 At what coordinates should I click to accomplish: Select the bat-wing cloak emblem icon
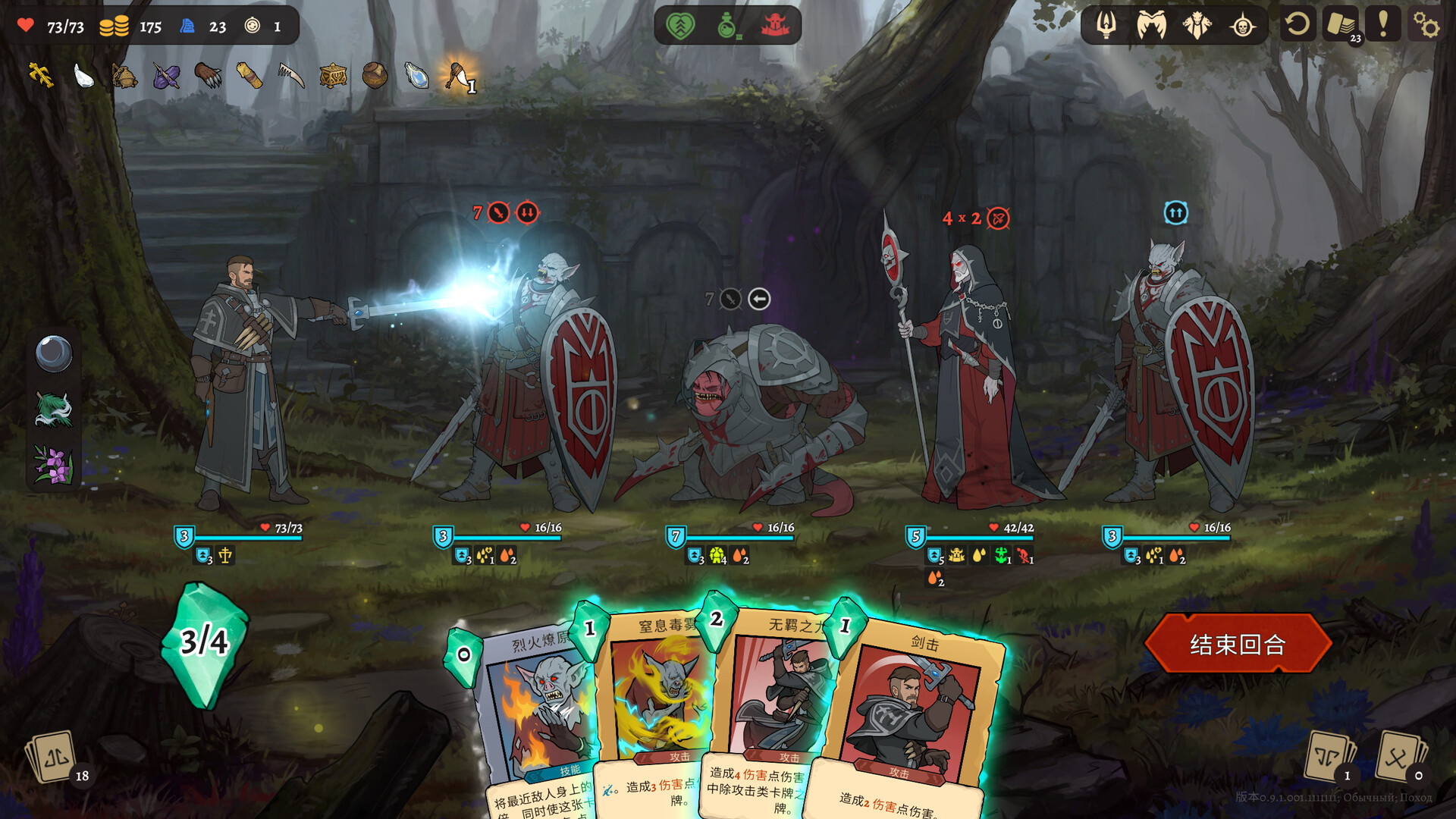pos(1150,25)
